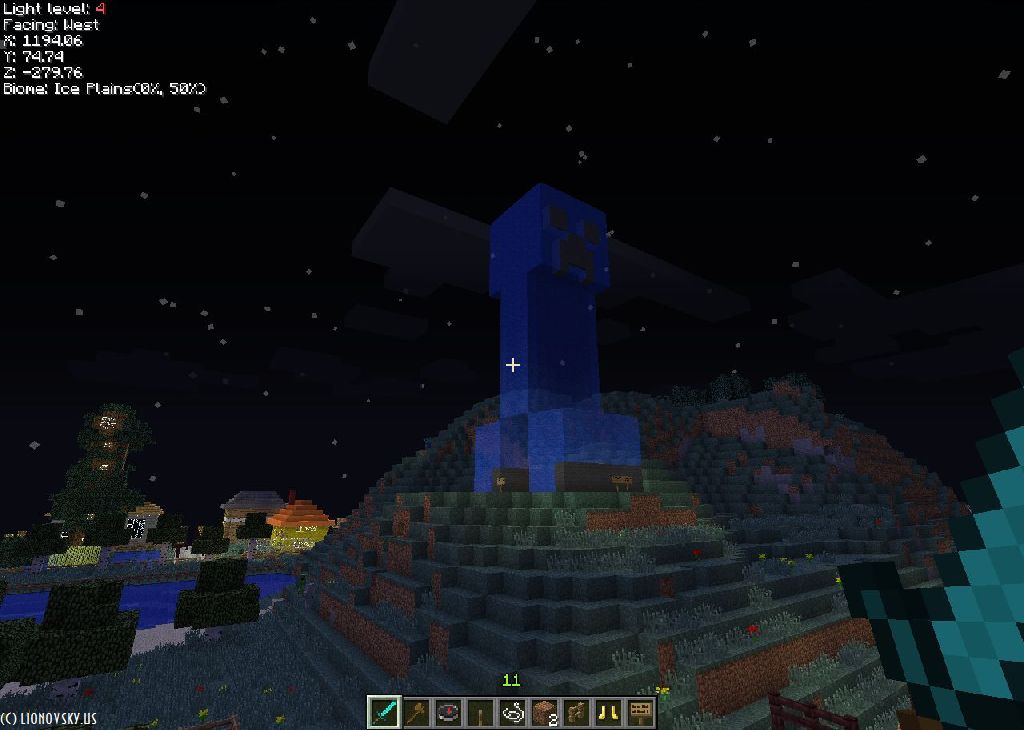Select the white string item slot

click(x=513, y=712)
